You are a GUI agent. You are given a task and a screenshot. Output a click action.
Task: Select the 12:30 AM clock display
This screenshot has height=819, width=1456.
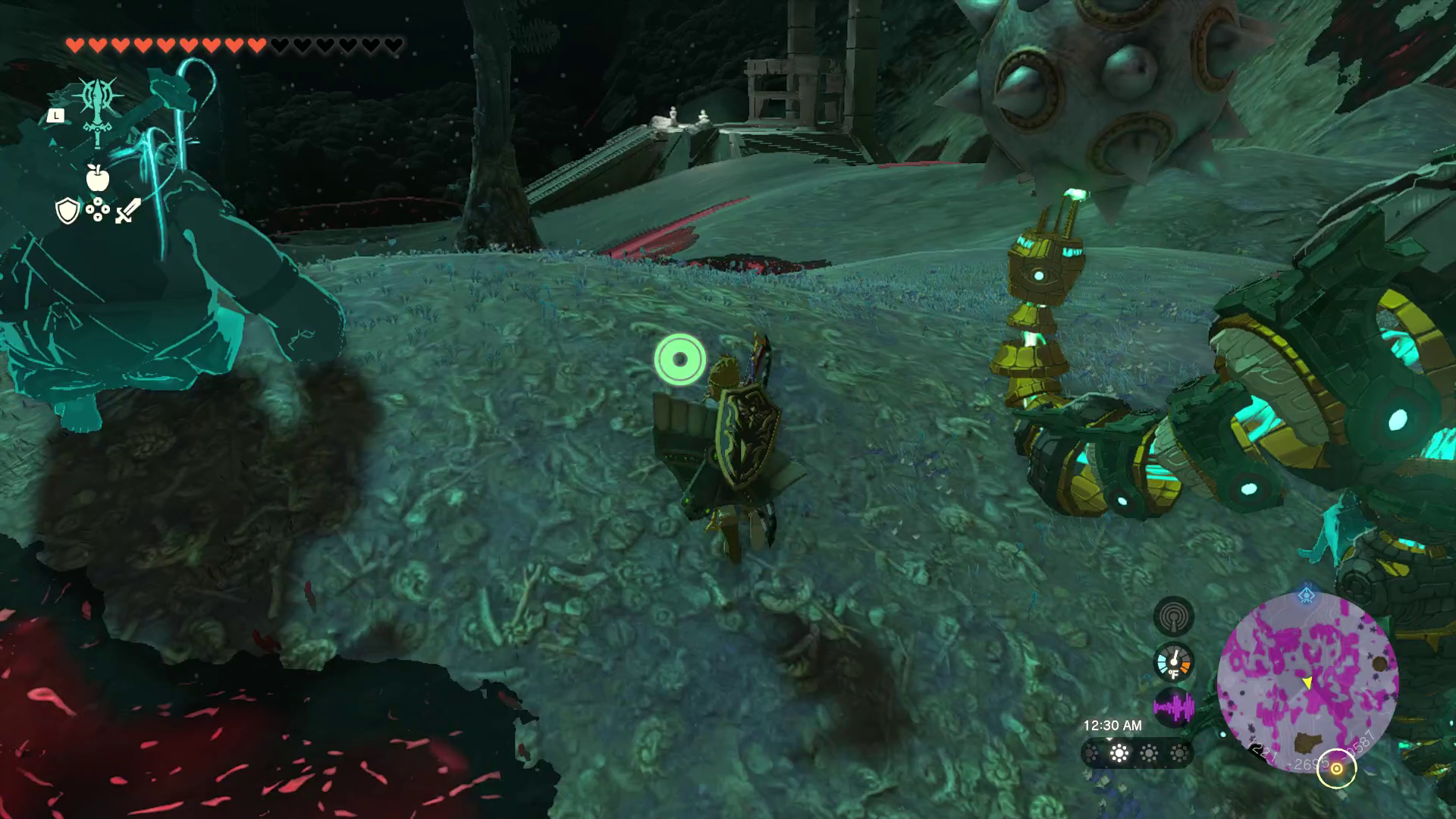tap(1112, 724)
